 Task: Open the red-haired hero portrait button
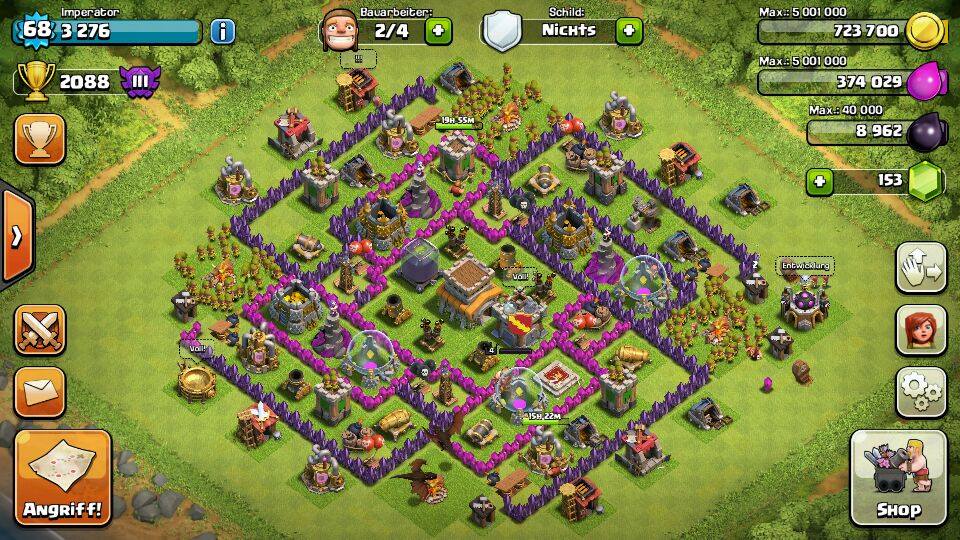click(921, 330)
